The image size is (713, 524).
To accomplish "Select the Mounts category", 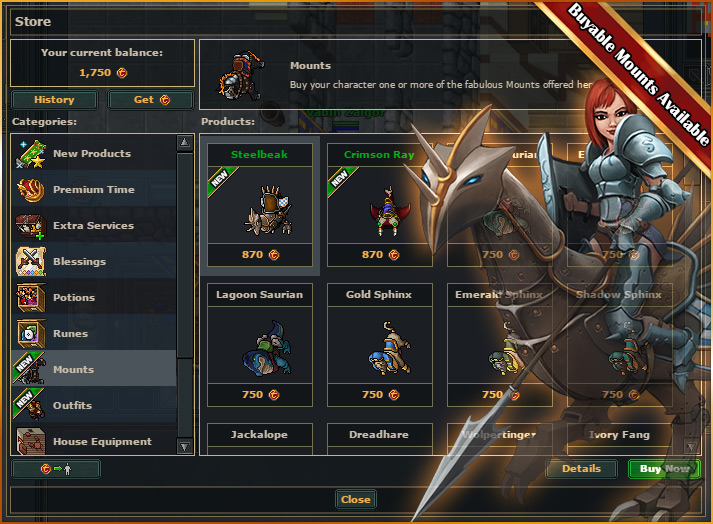I will pyautogui.click(x=73, y=370).
